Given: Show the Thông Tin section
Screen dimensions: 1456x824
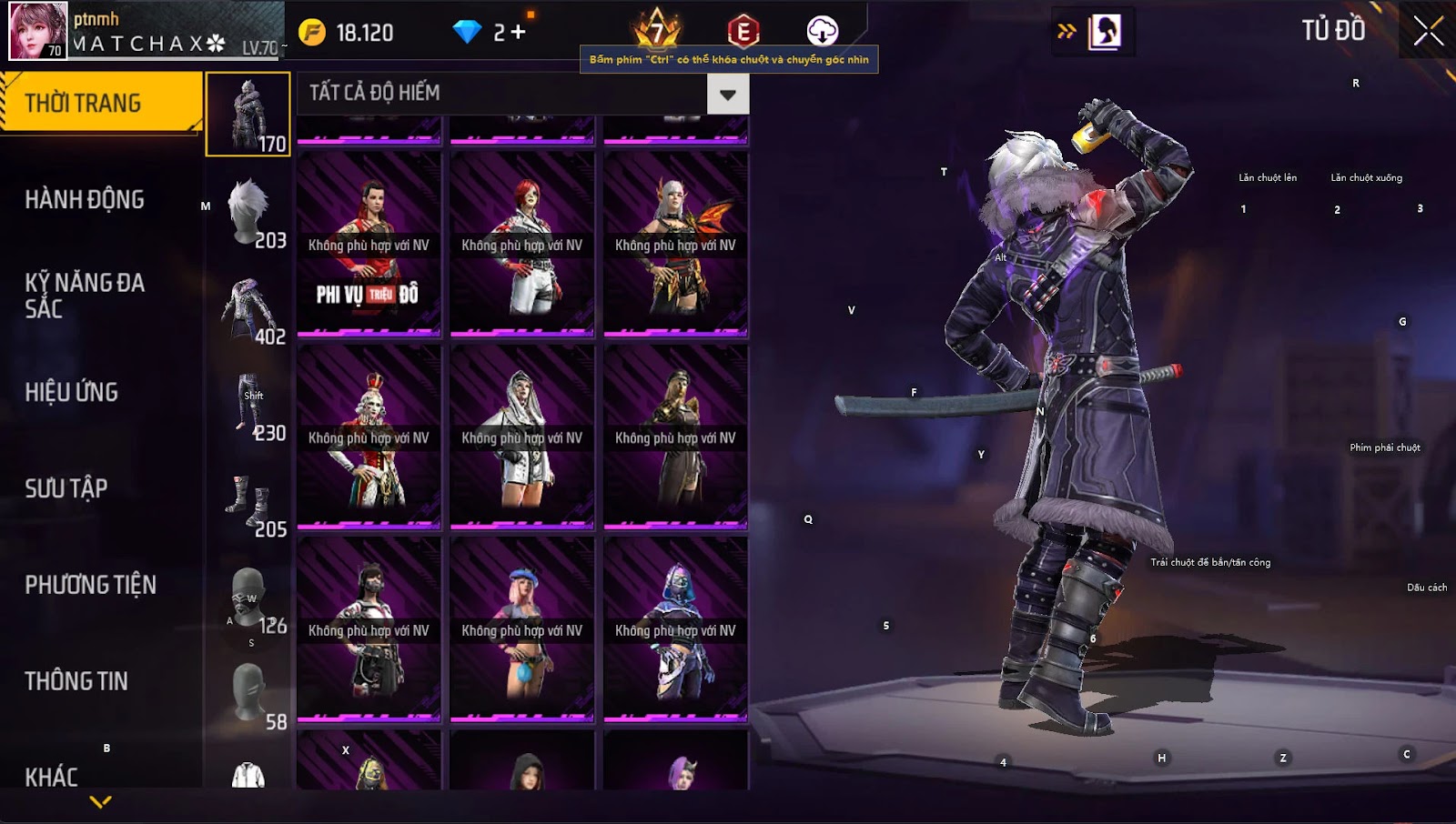Looking at the screenshot, I should pos(76,681).
